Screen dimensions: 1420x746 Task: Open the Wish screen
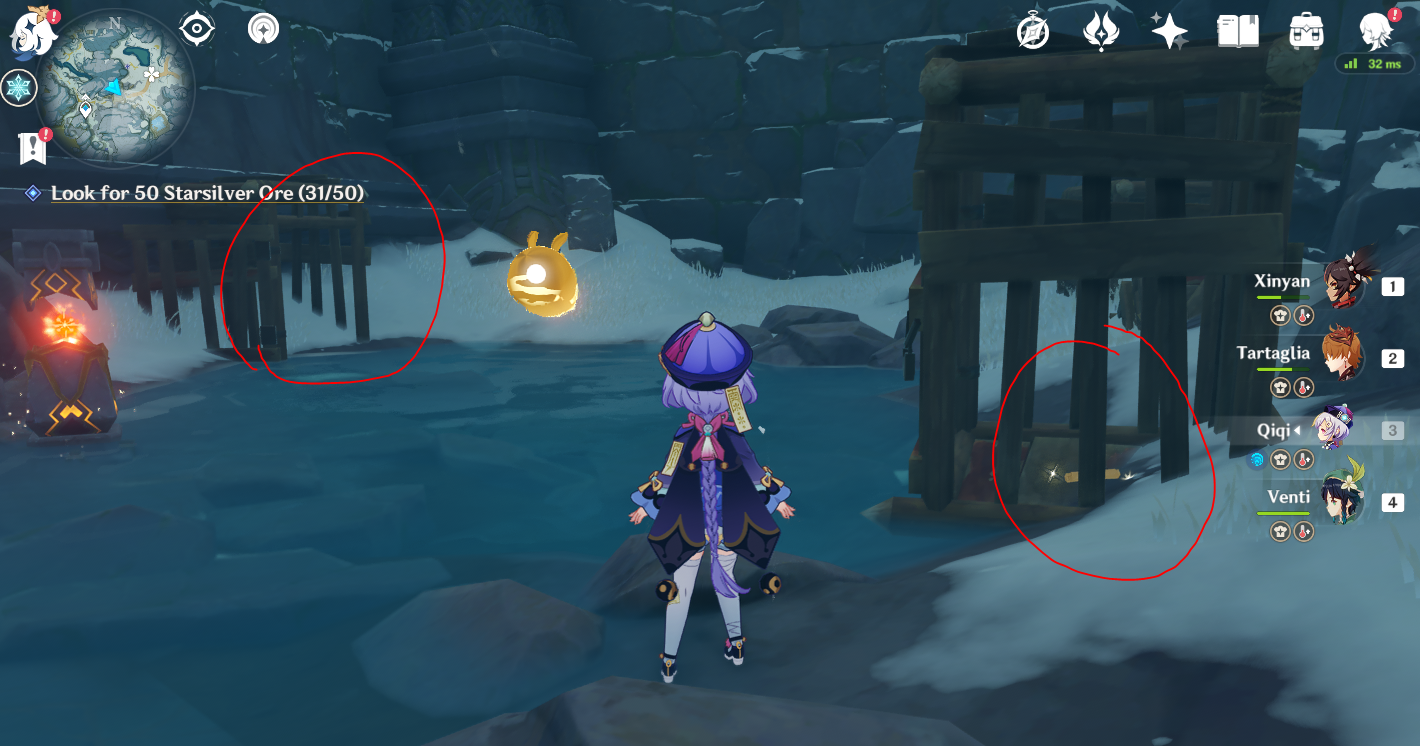[x=1168, y=31]
